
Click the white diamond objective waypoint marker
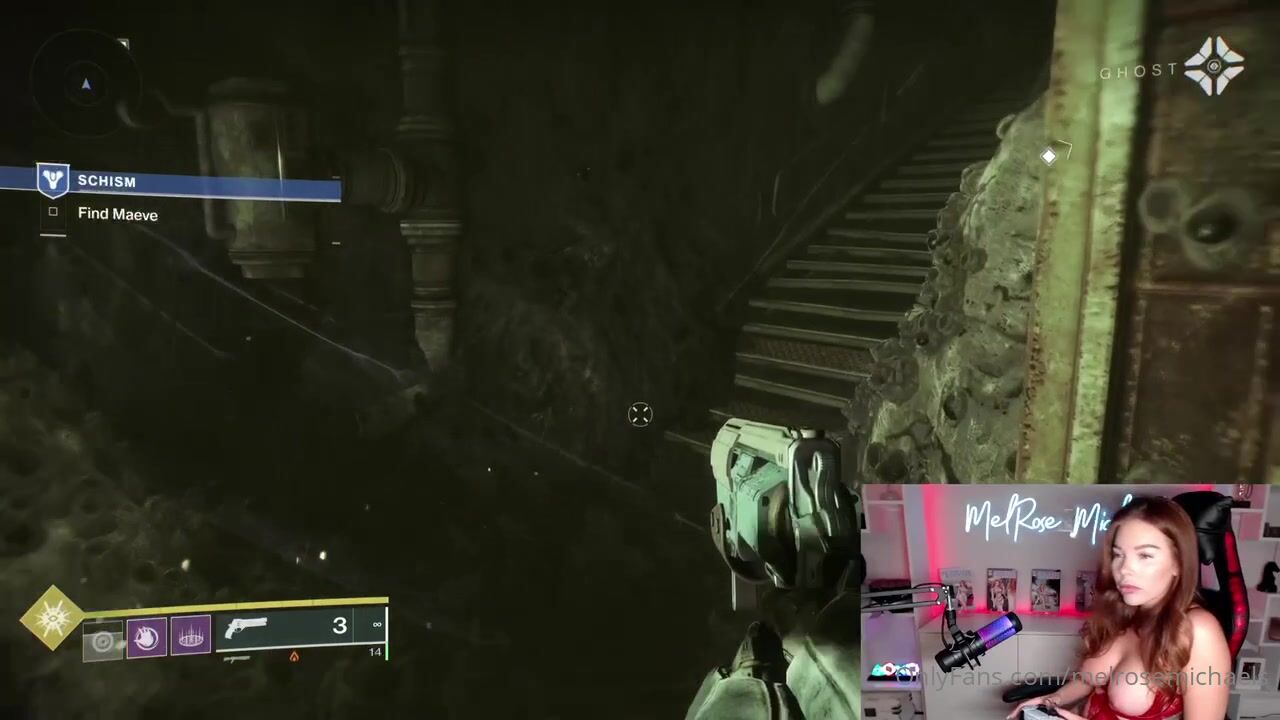pos(1048,156)
